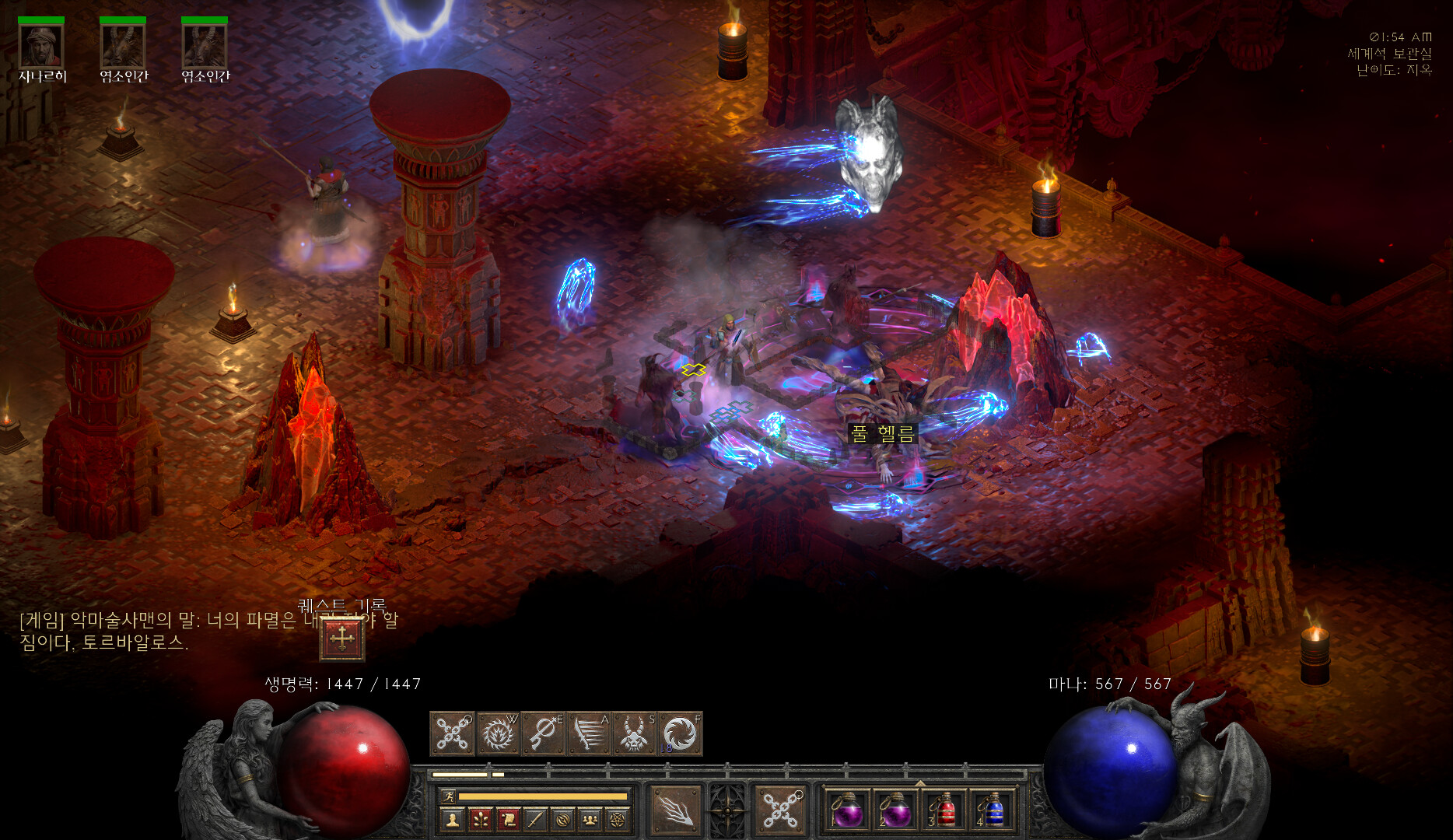The height and width of the screenshot is (840, 1453).
Task: Click the three-person party button
Action: click(x=590, y=819)
